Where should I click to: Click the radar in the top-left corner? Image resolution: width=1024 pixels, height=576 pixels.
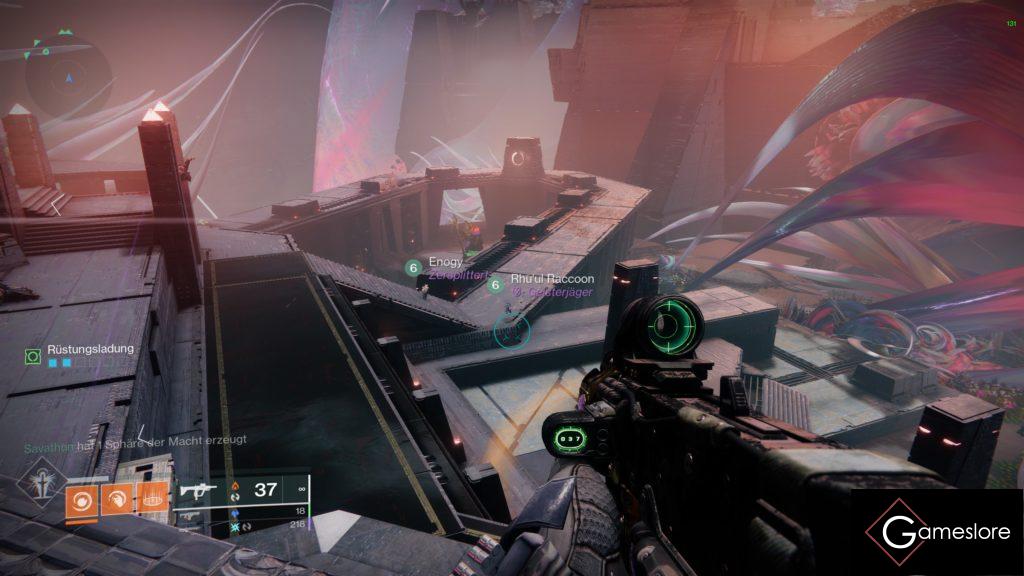point(68,72)
